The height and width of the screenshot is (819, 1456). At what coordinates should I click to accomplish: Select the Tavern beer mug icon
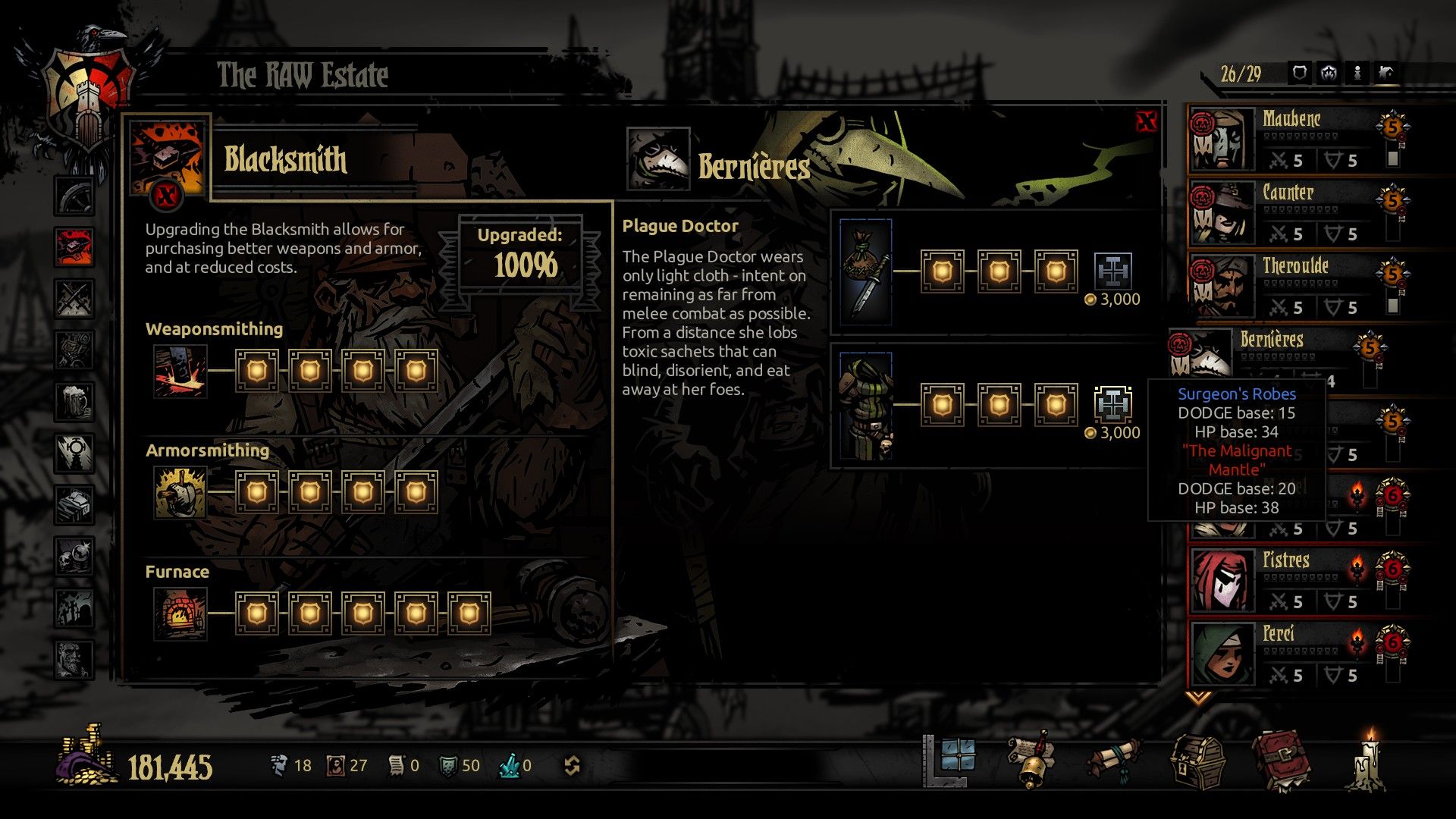(x=74, y=400)
